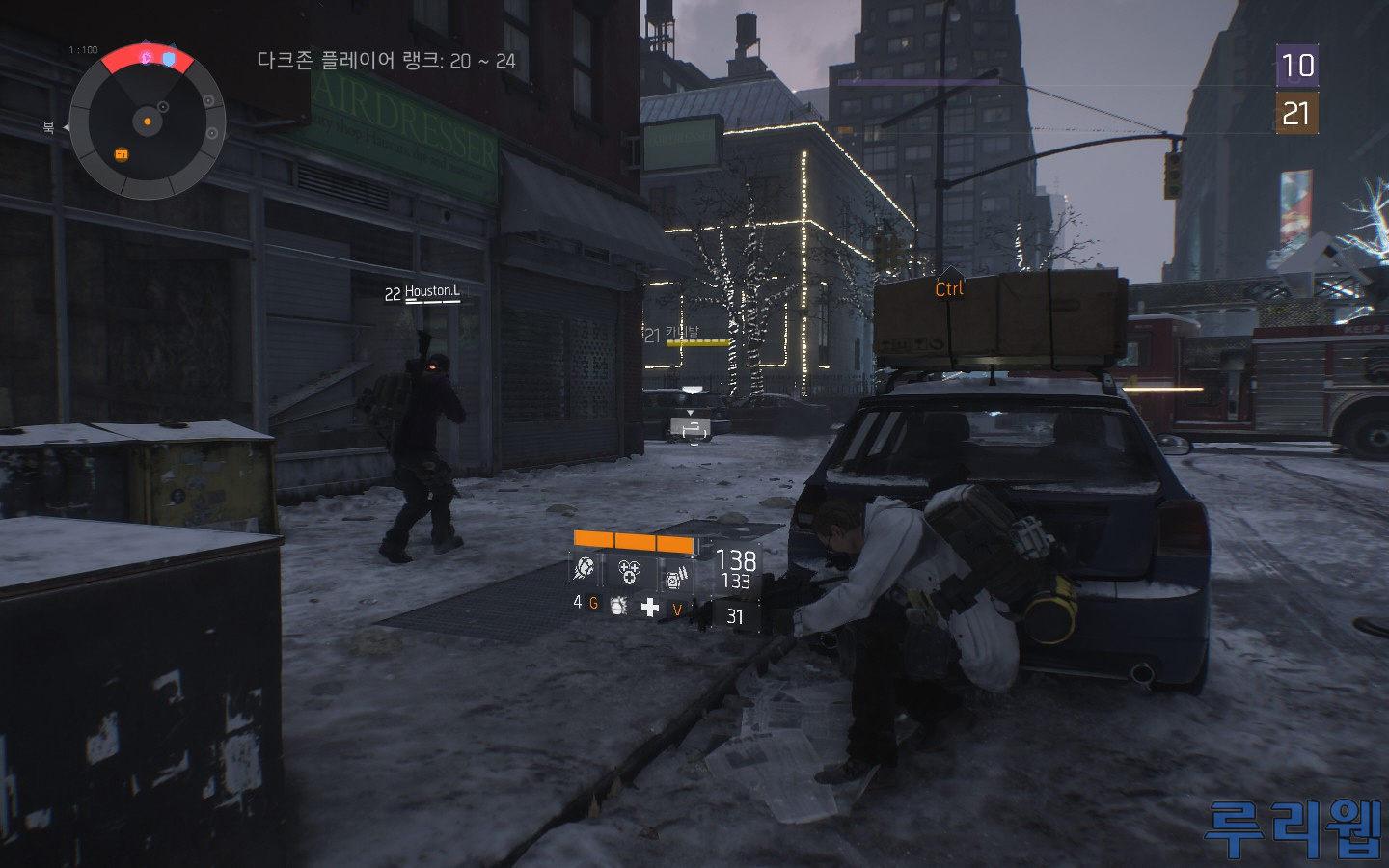Activate the signature skill icon beside the ammo count
The image size is (1389, 868).
coord(675,576)
